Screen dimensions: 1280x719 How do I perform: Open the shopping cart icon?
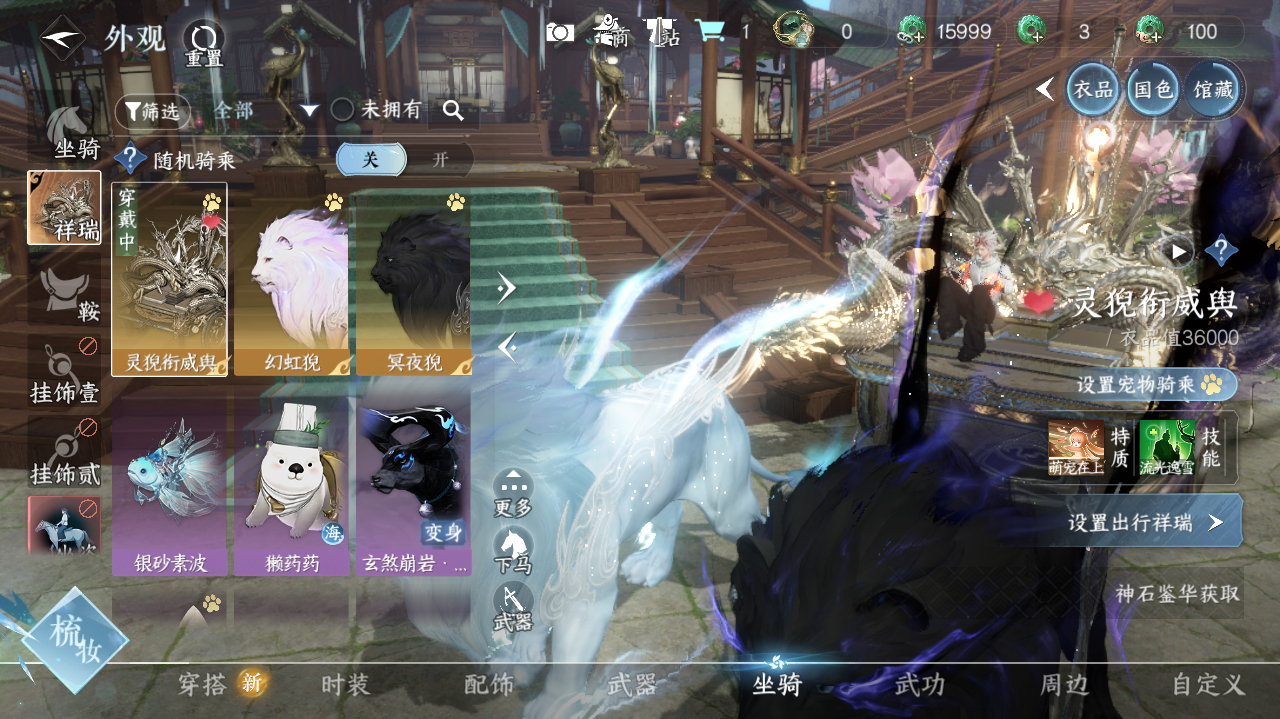tap(710, 32)
